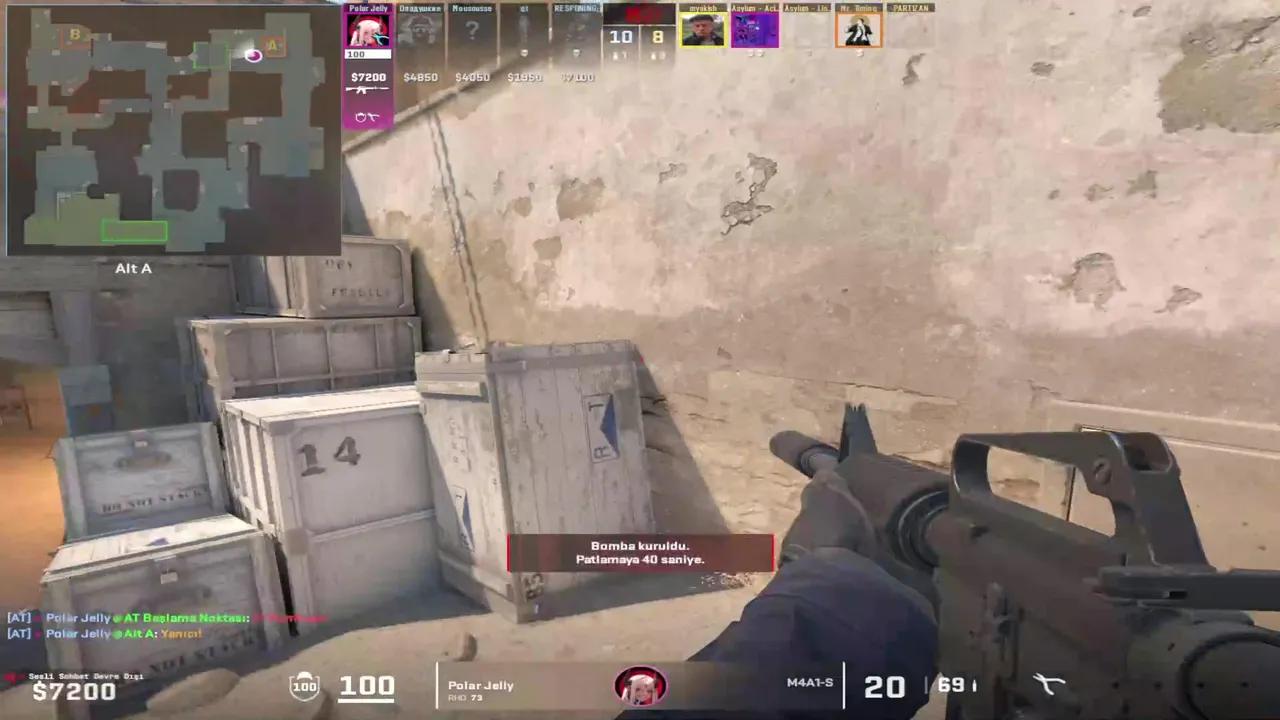Click the B site marker on the minimap
Image resolution: width=1280 pixels, height=720 pixels.
[75, 35]
